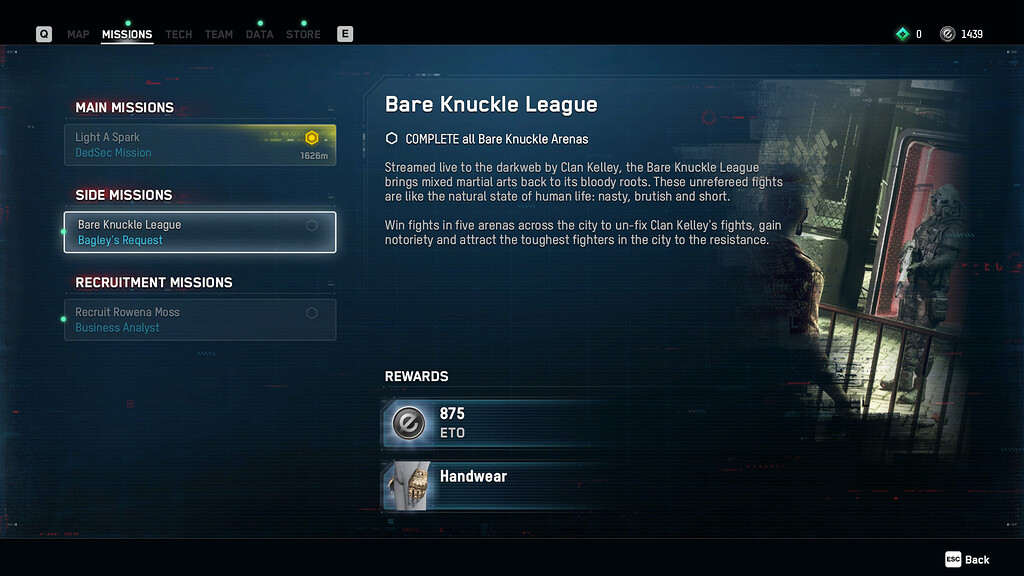The image size is (1024, 576).
Task: Select the Recruit Rowena Moss mission
Action: (x=200, y=320)
